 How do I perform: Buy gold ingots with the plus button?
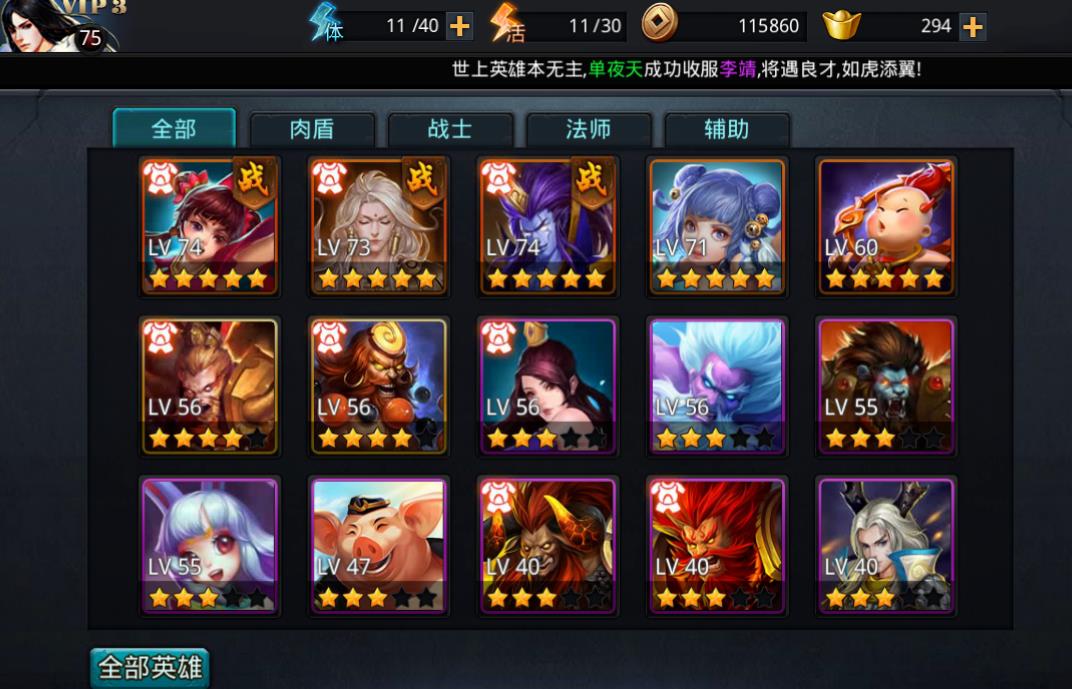972,26
